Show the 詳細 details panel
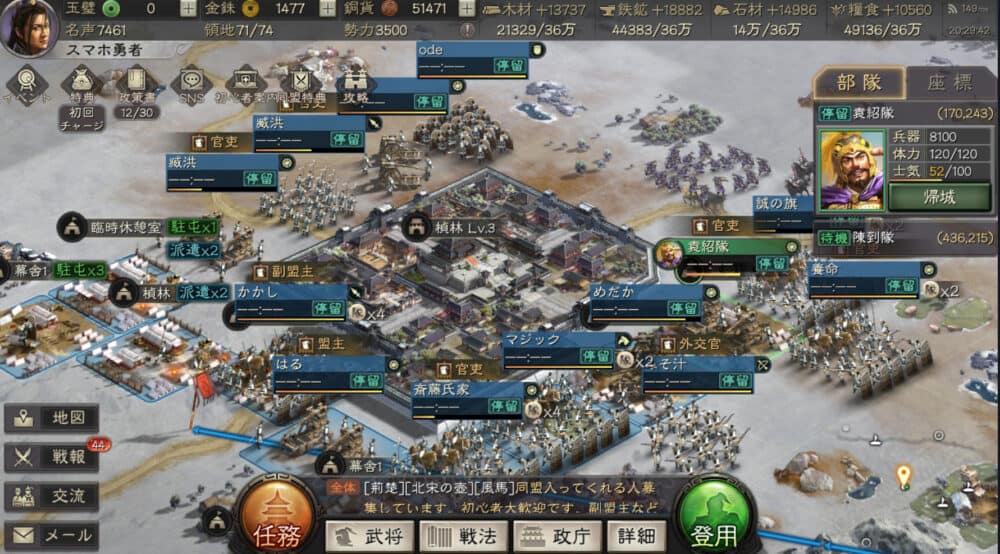The image size is (1000, 554). coord(636,536)
